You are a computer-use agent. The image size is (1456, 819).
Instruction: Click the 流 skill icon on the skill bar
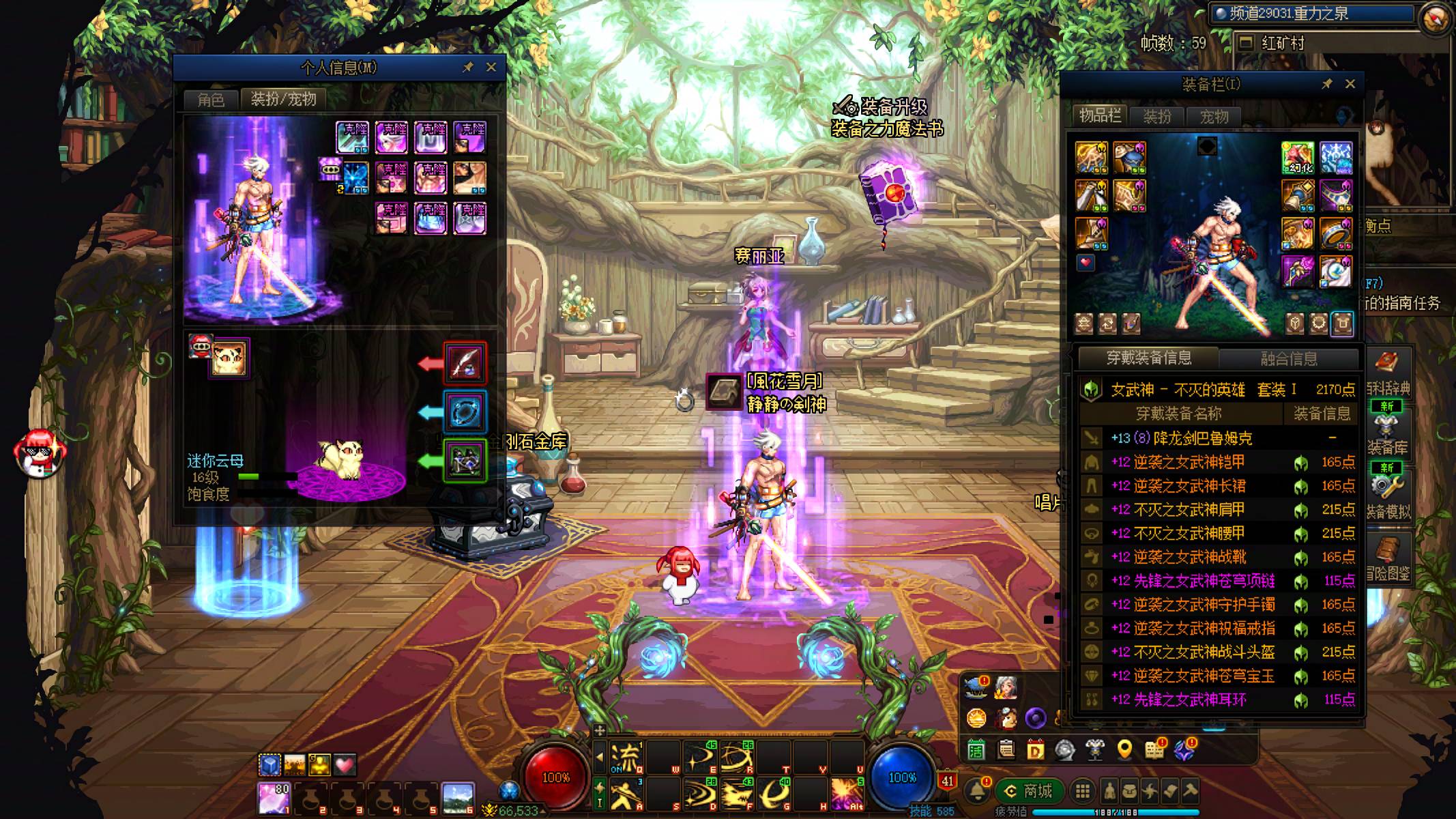pos(625,757)
